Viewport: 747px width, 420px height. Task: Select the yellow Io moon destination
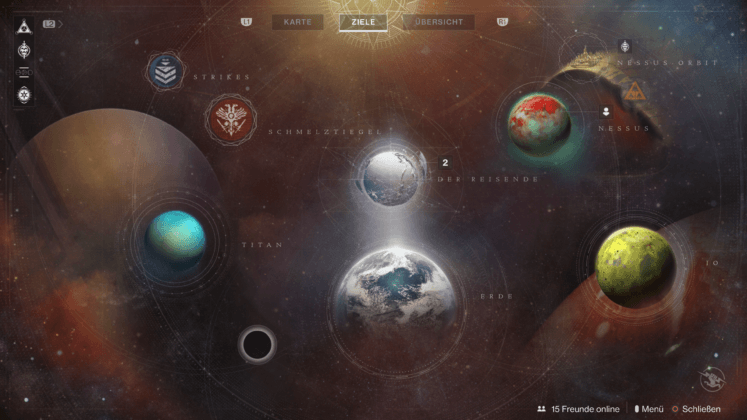[x=633, y=261]
